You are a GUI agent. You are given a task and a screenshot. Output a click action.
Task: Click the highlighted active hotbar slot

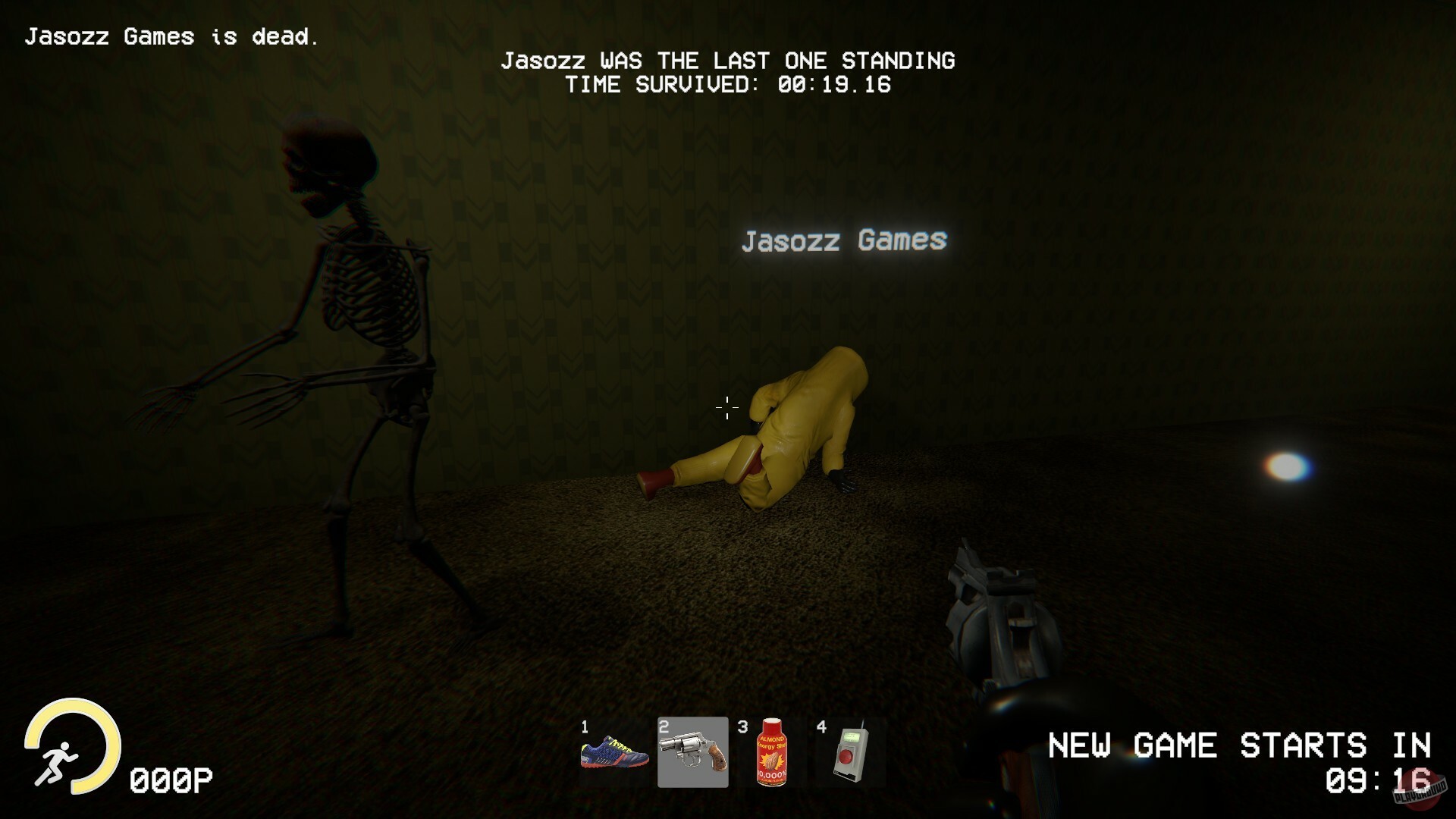click(692, 753)
